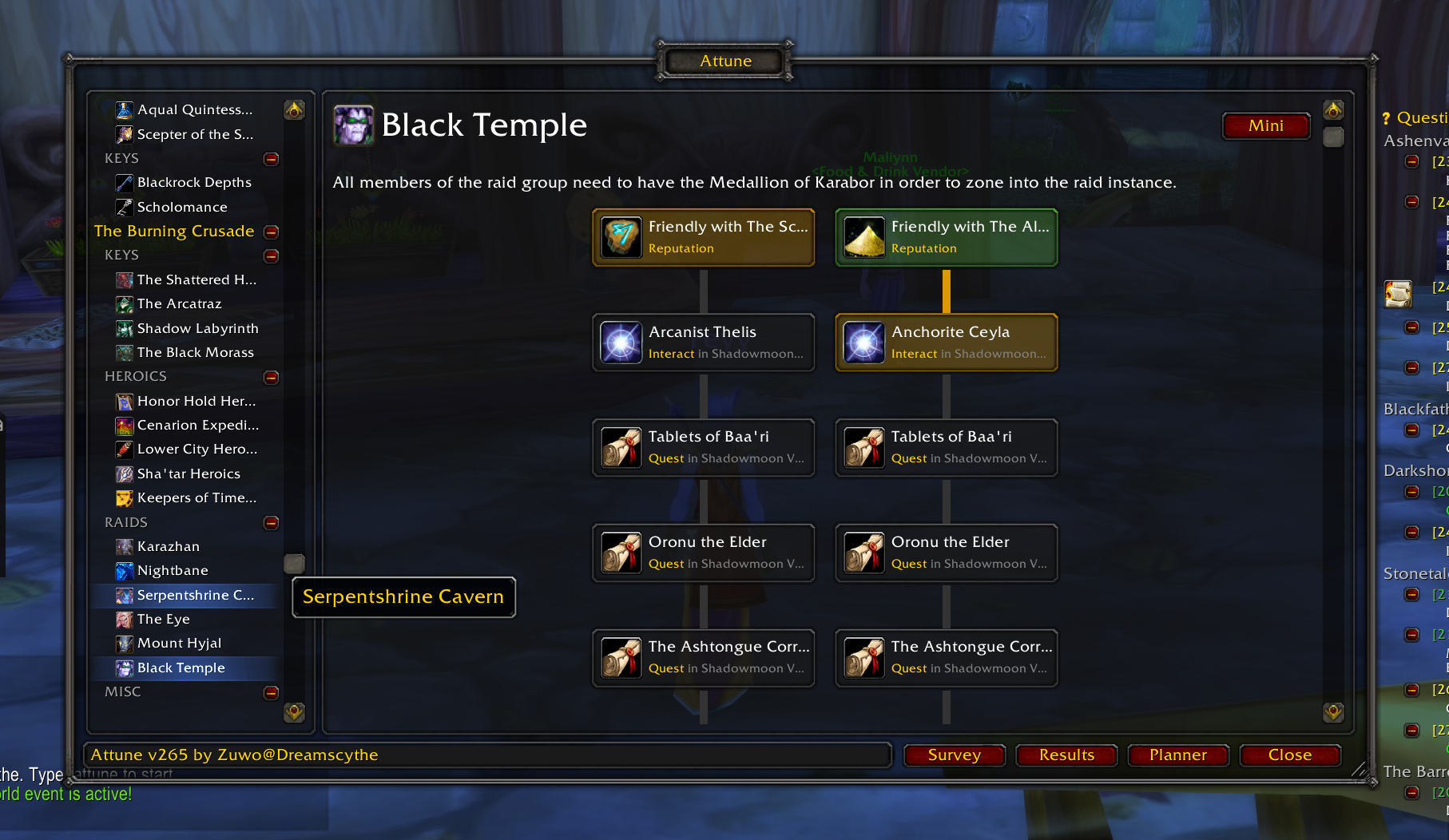Open the Serpentshrine Cavern attunement
Image resolution: width=1449 pixels, height=840 pixels.
(x=195, y=595)
